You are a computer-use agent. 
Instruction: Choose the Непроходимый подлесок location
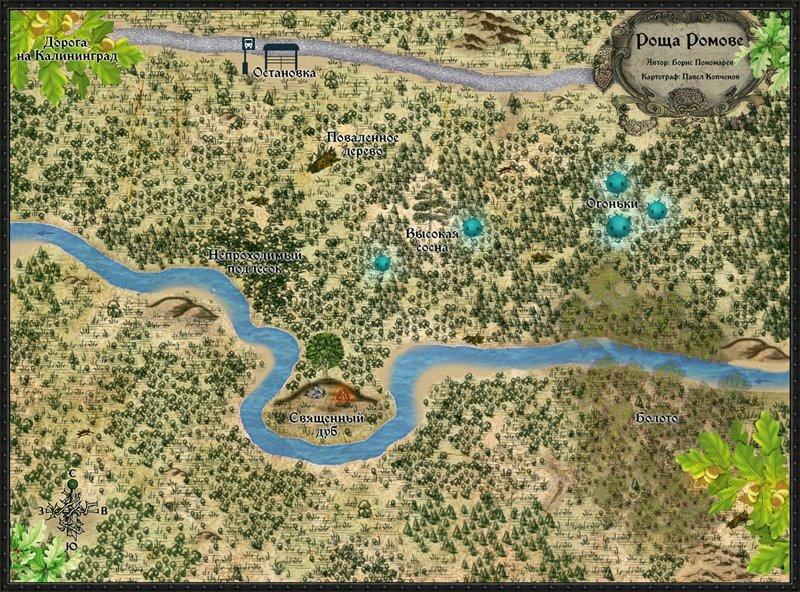255,262
